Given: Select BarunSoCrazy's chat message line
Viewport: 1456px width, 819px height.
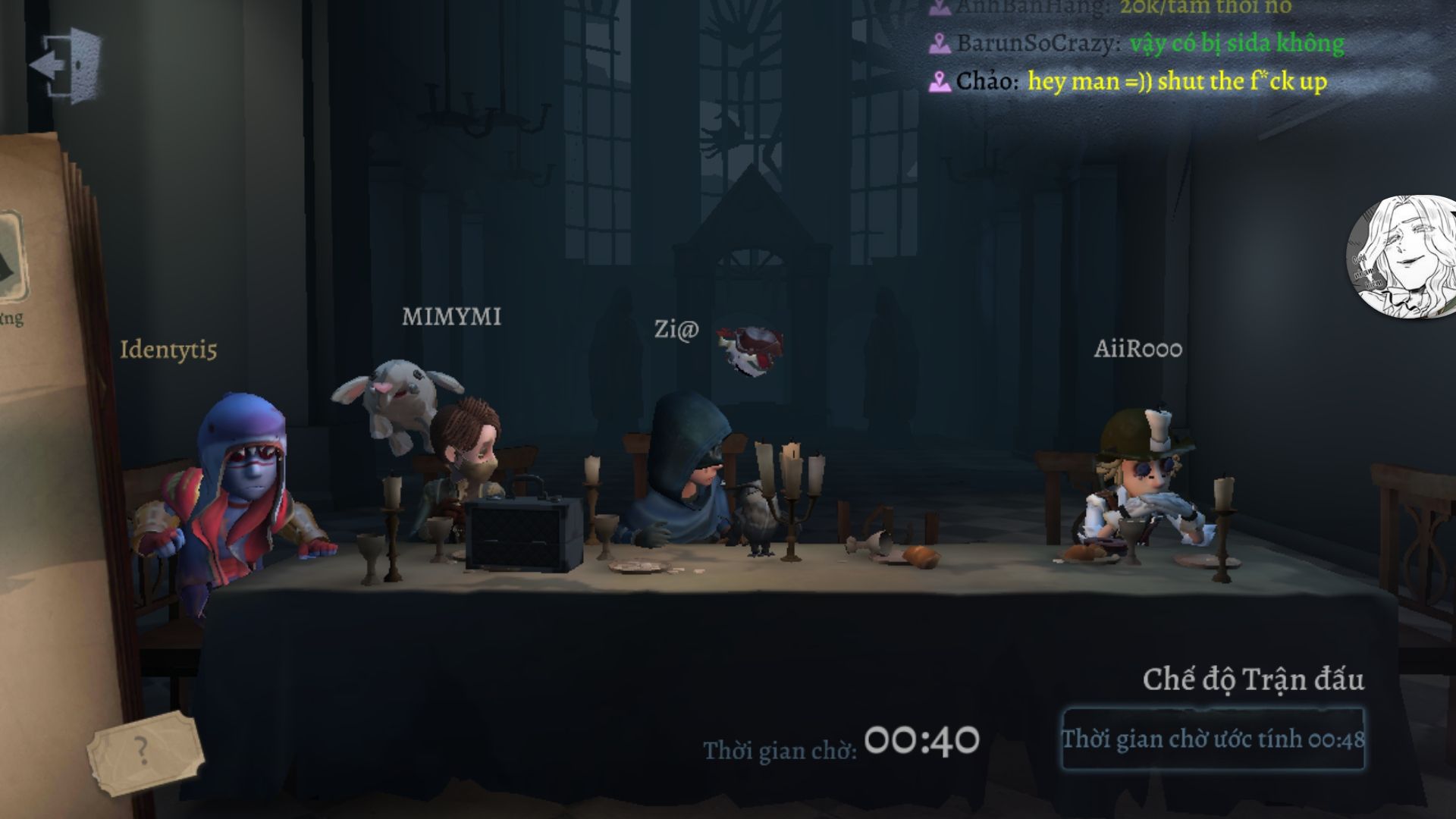Looking at the screenshot, I should [x=1137, y=44].
